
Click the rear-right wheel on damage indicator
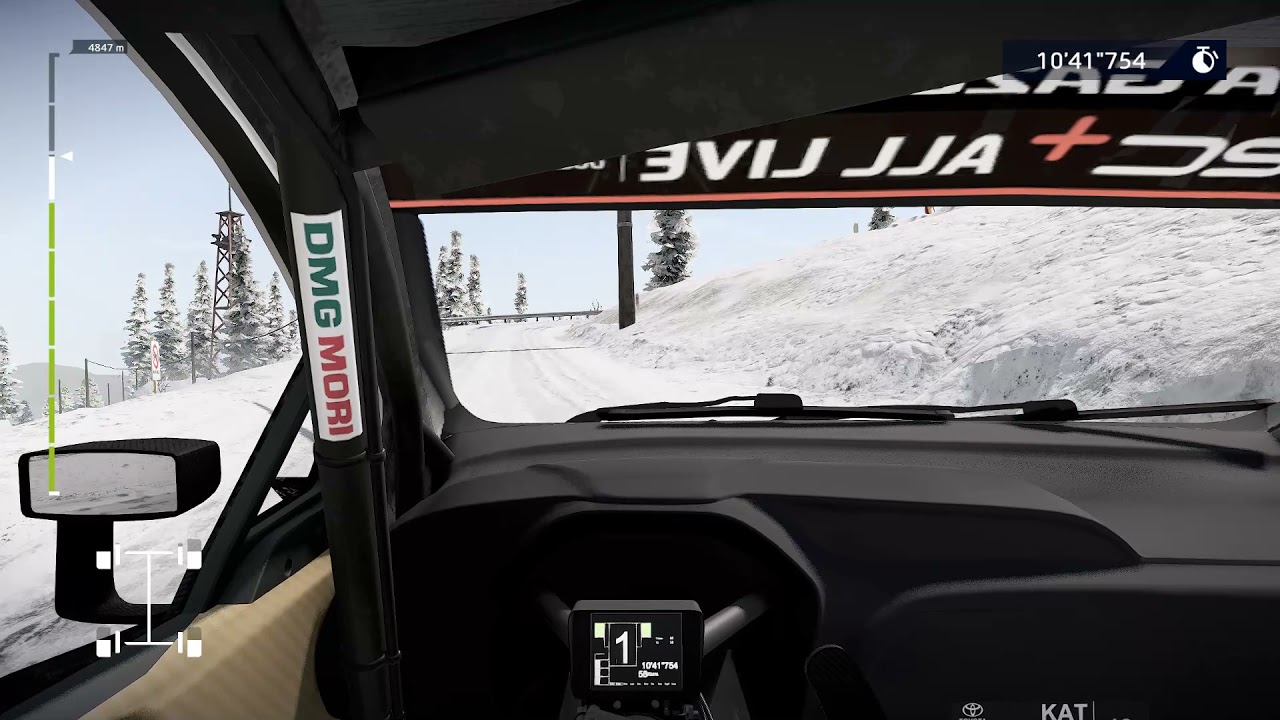coord(192,645)
